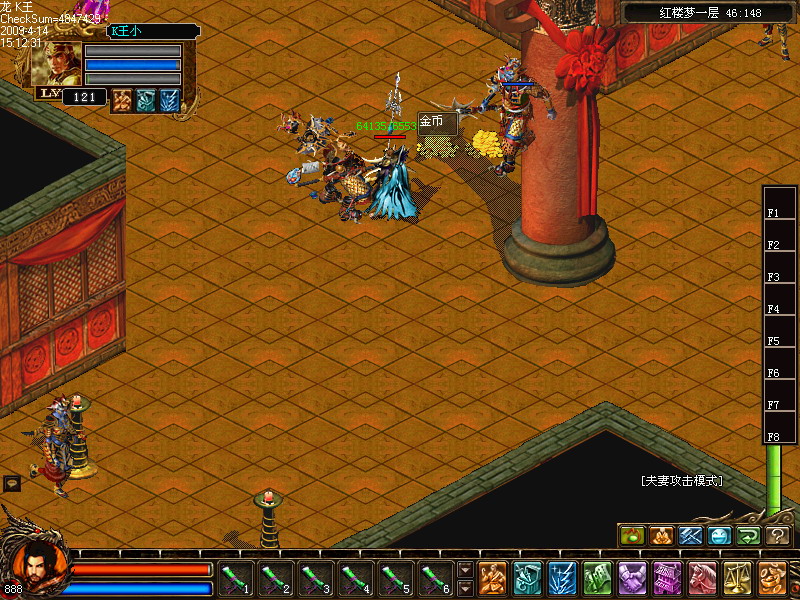Select the horse mount icon
Viewport: 800px width, 600px height.
[x=702, y=578]
